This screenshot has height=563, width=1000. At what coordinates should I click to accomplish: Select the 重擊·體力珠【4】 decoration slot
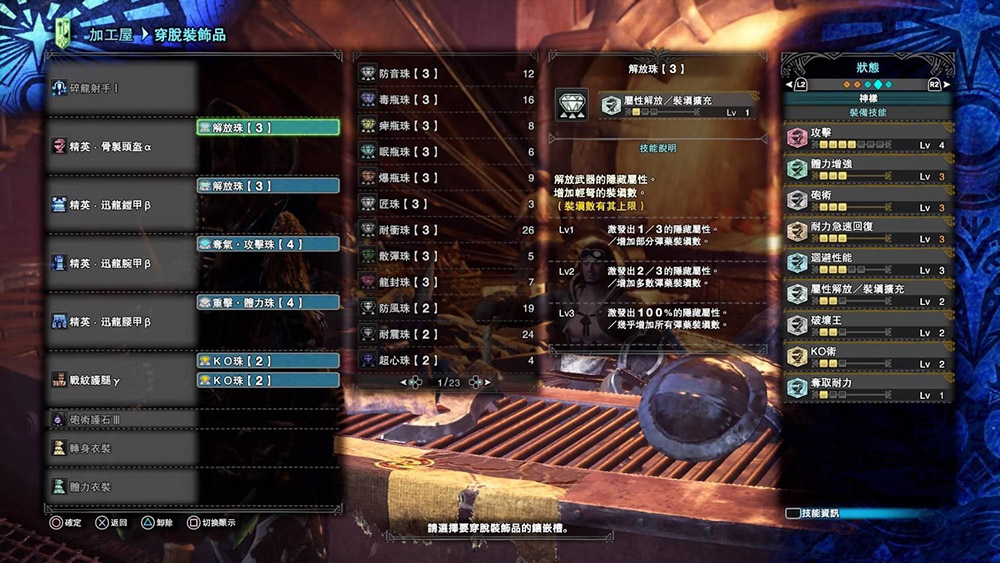click(x=268, y=302)
